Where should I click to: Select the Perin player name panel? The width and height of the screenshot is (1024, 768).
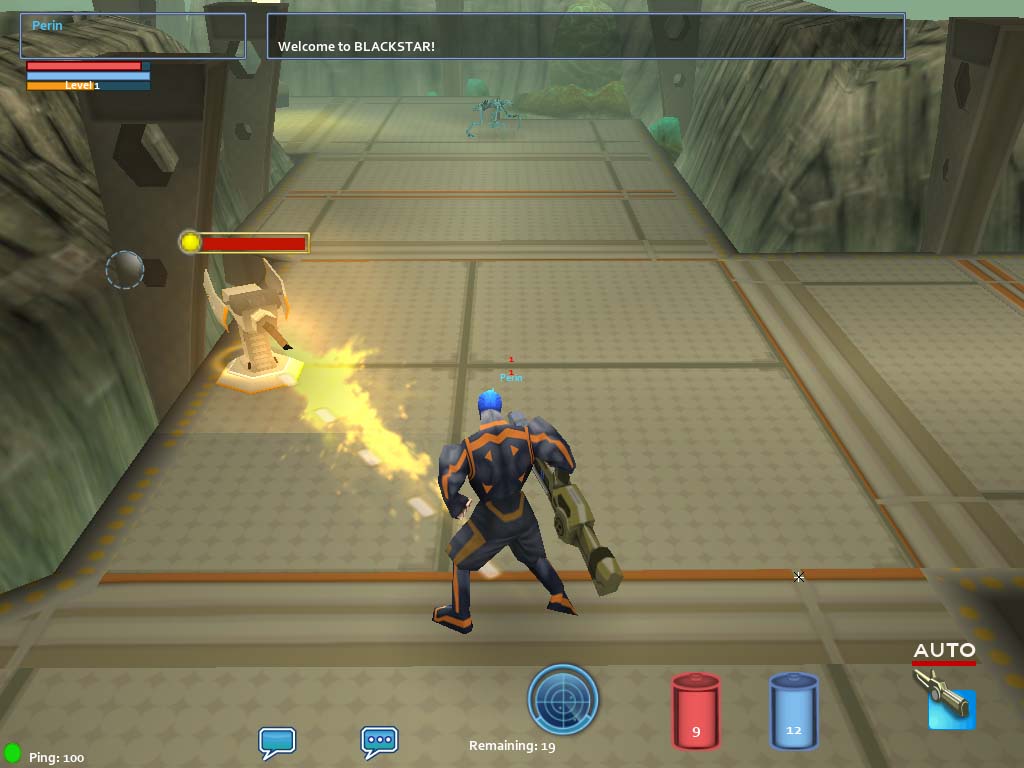pyautogui.click(x=133, y=35)
